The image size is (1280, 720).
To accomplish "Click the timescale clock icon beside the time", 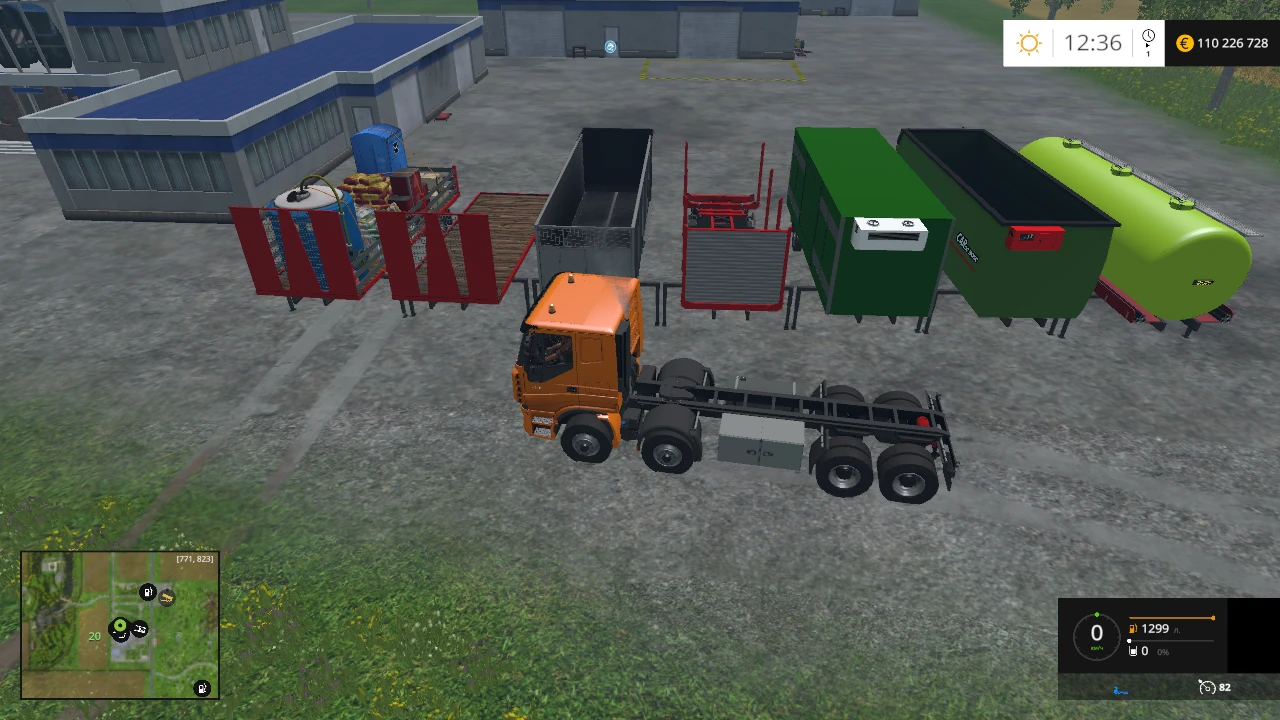I will (x=1148, y=42).
